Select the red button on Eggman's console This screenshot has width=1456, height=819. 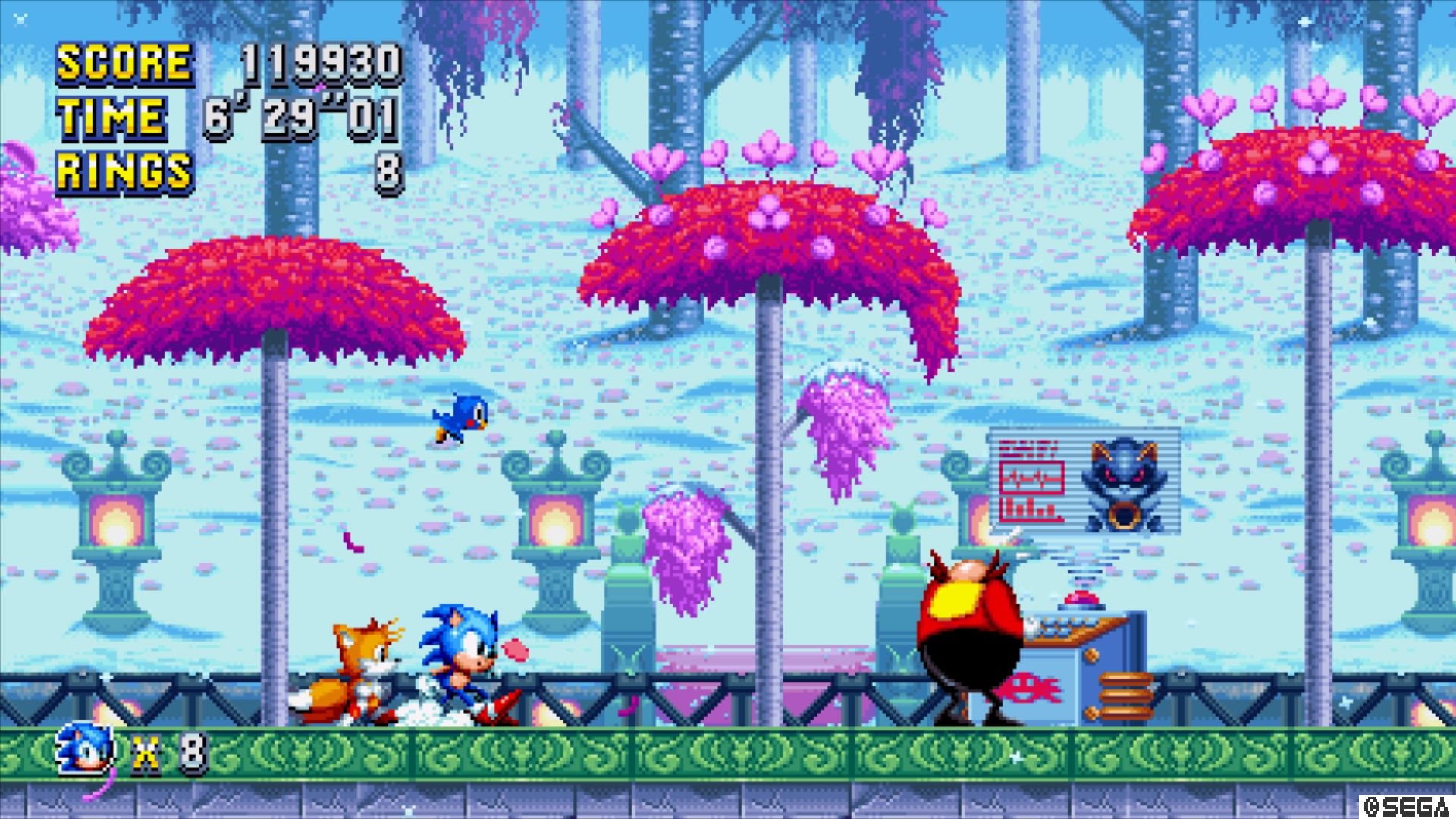point(1081,599)
